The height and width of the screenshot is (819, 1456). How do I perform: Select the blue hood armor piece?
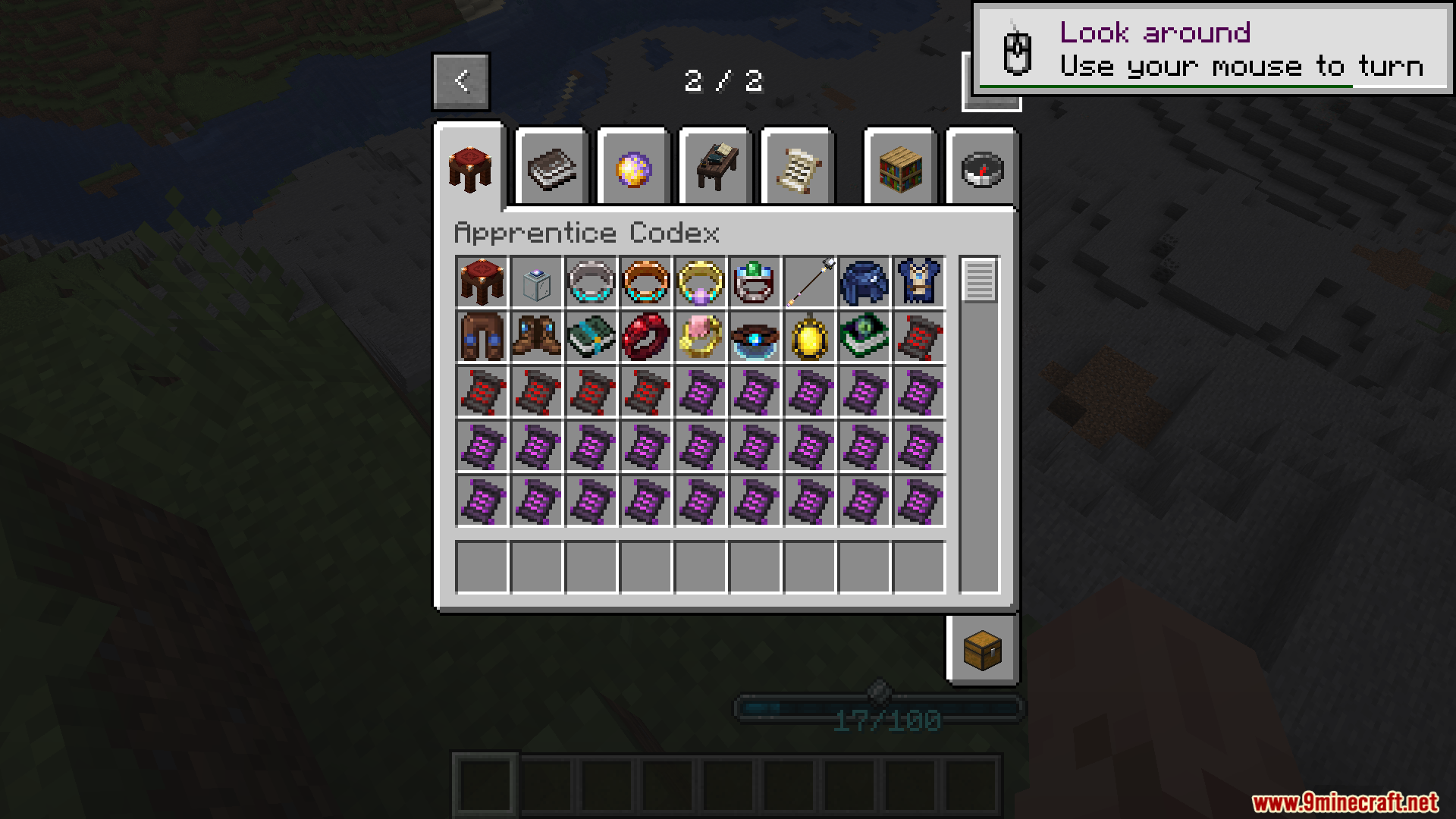[864, 282]
